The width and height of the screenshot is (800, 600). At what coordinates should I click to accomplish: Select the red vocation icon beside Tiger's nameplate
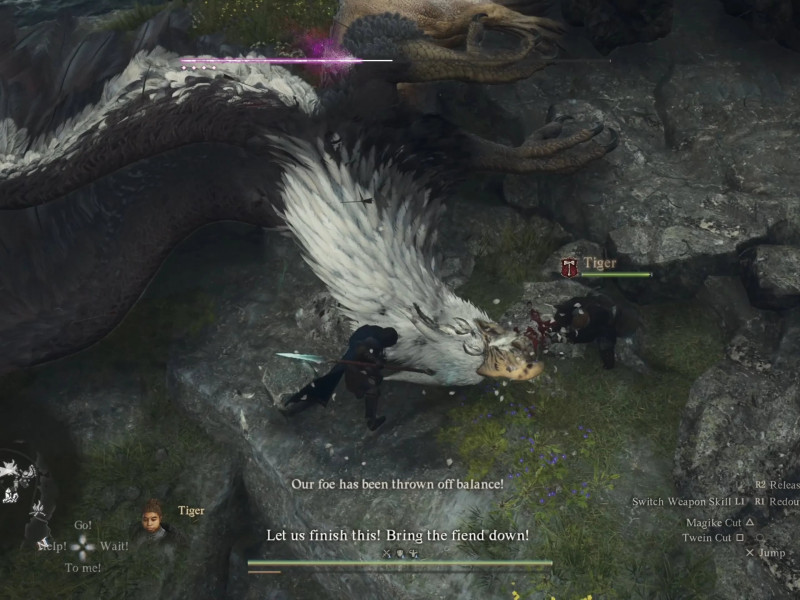click(x=569, y=267)
